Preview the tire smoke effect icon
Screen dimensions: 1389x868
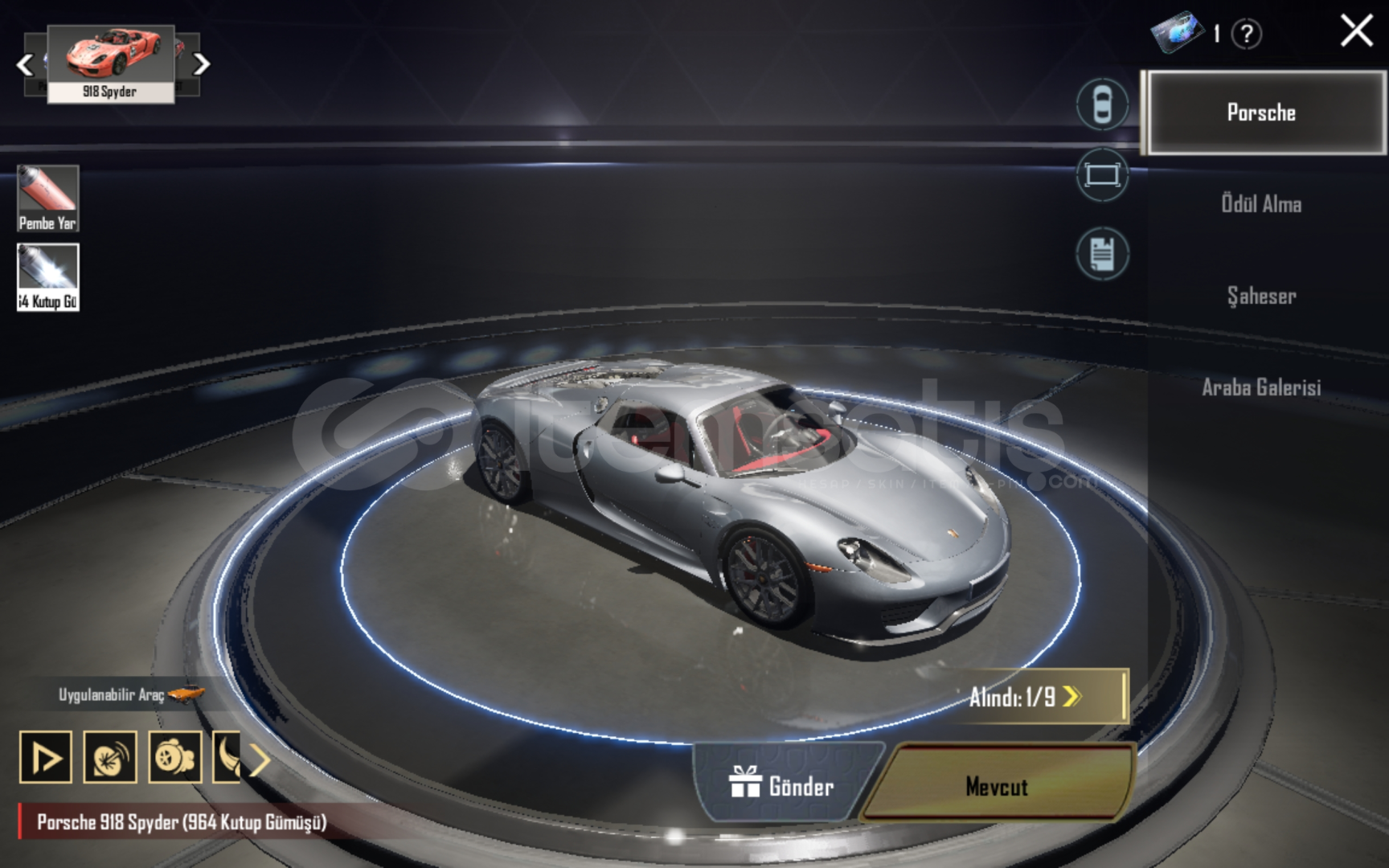click(174, 757)
